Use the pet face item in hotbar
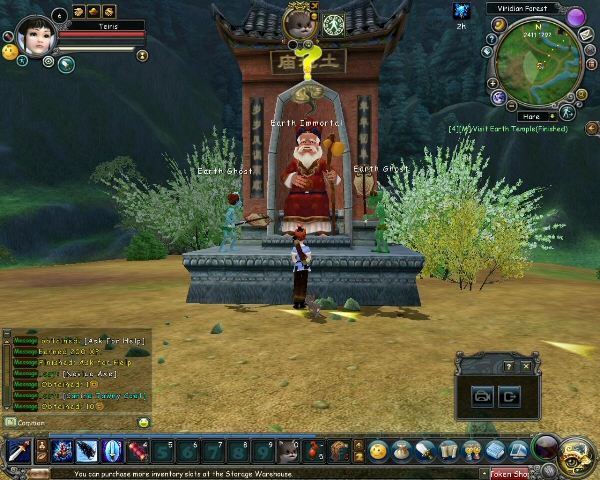Viewport: 600px width, 480px height. tap(288, 451)
